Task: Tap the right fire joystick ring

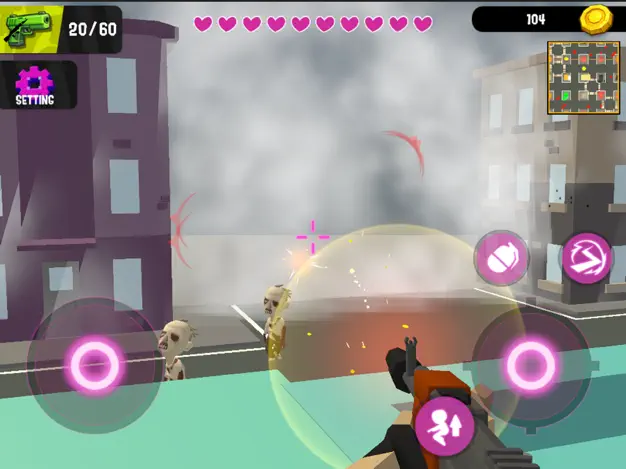Action: click(531, 365)
